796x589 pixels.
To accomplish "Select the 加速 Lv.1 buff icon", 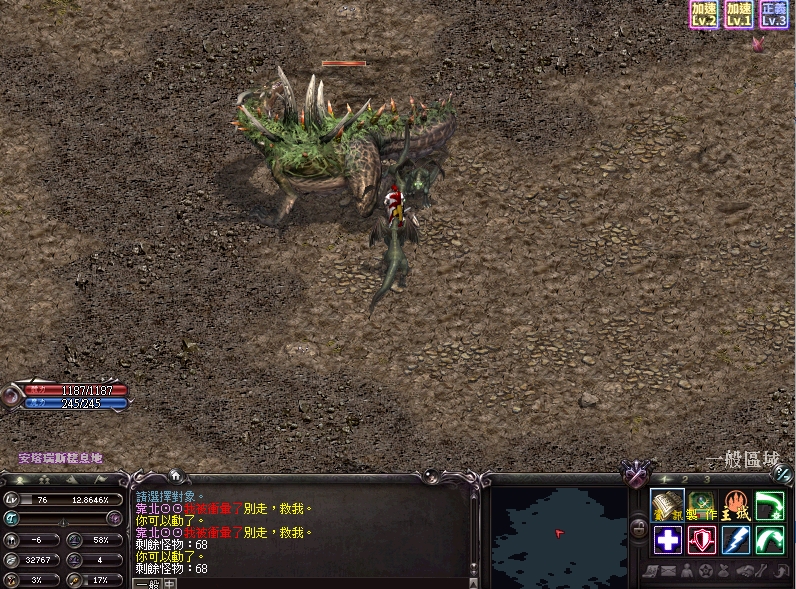I will pos(739,14).
